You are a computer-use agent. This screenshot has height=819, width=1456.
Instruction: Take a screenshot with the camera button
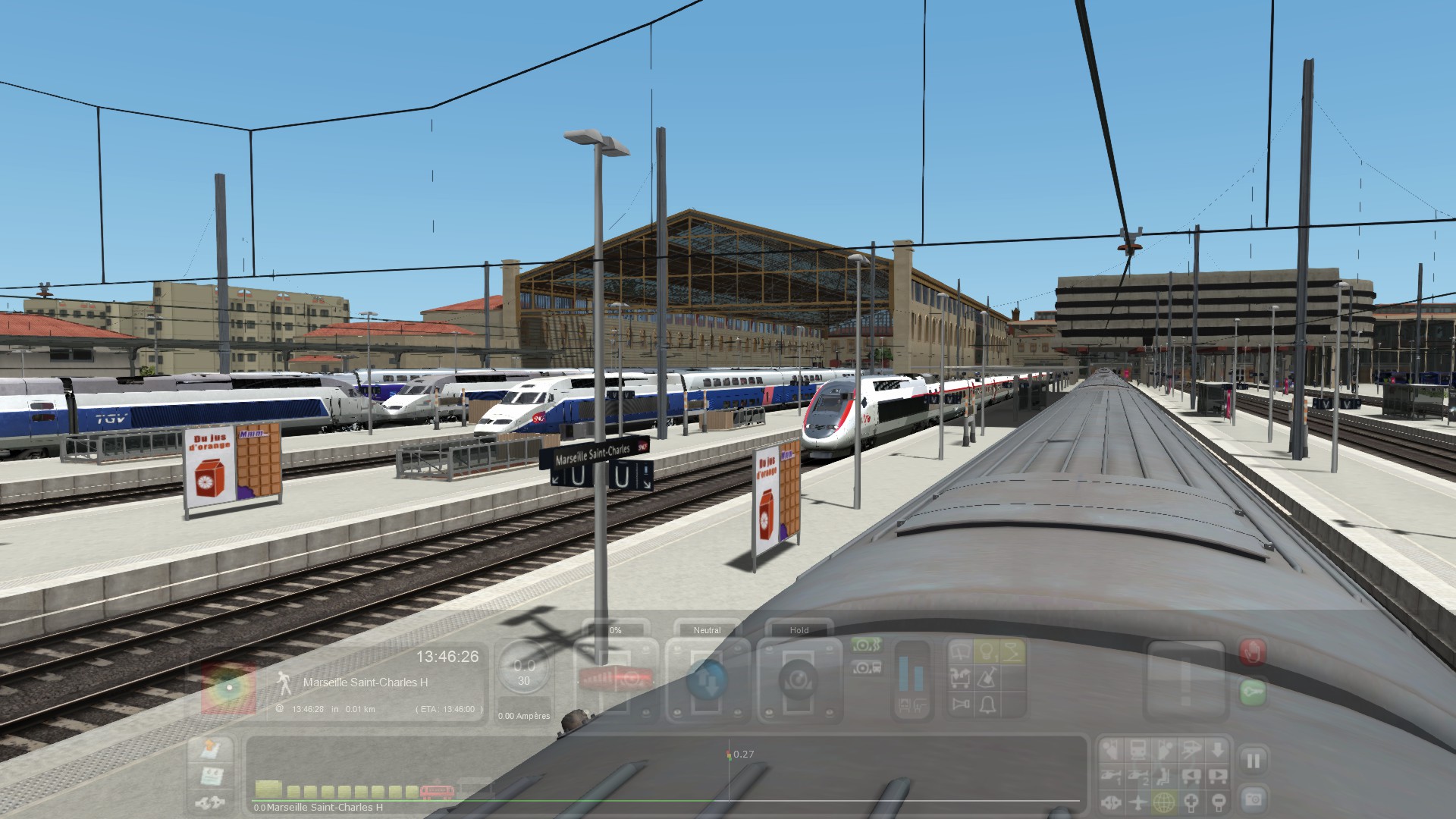point(1253,799)
